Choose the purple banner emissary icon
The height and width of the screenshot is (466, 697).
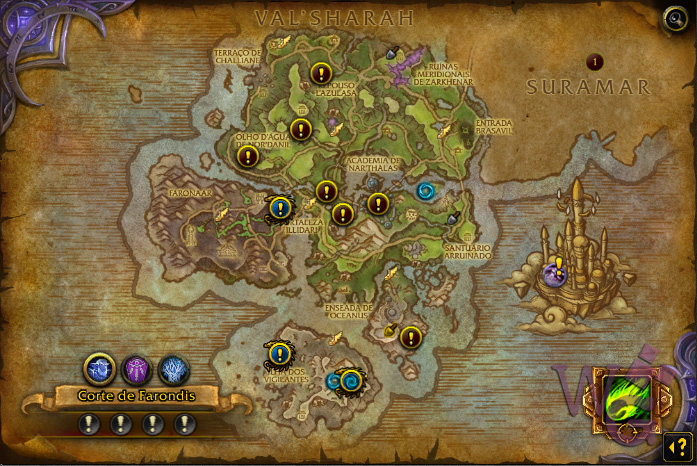point(136,370)
